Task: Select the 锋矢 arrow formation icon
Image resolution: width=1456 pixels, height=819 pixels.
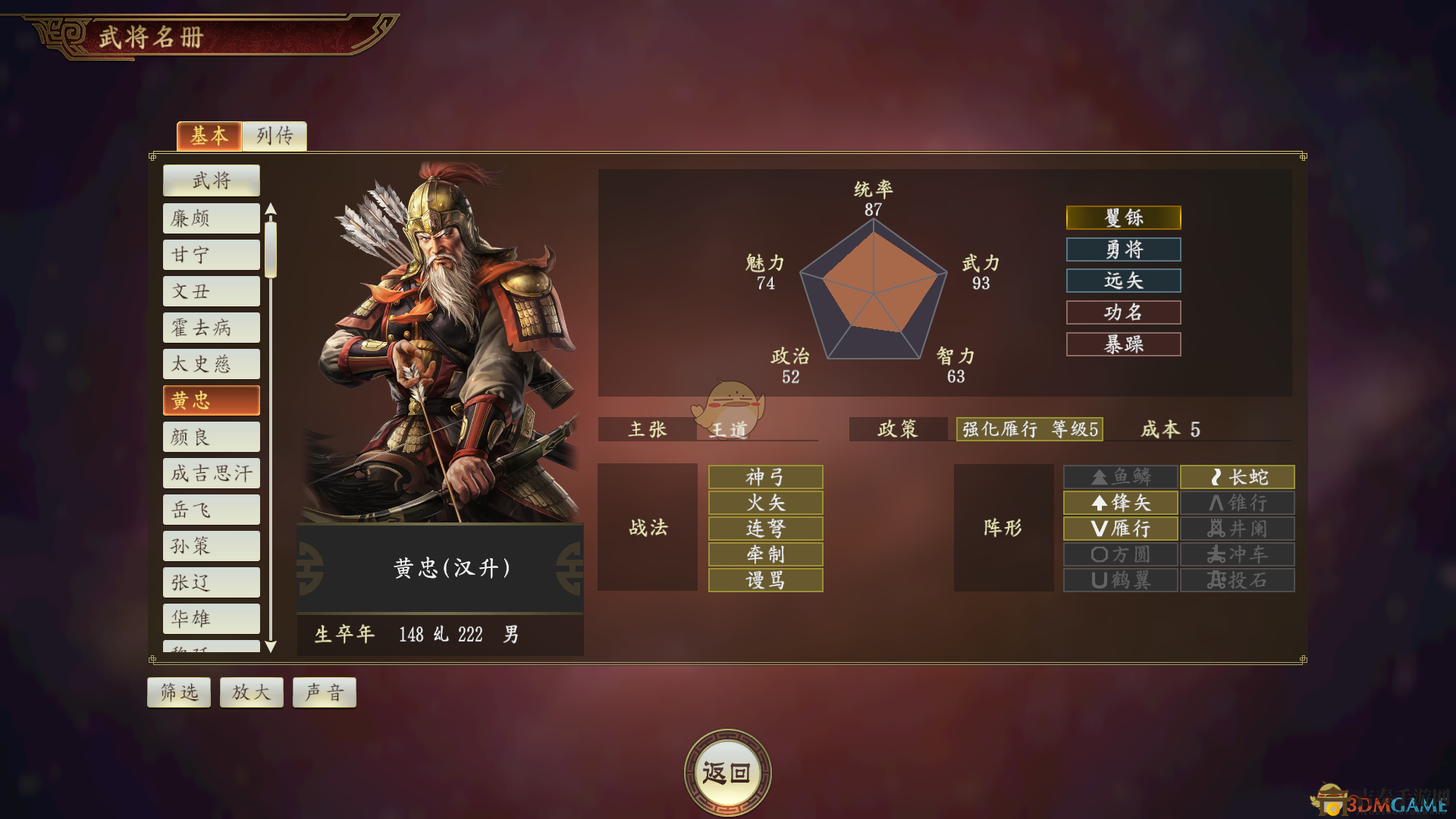Action: click(1119, 503)
